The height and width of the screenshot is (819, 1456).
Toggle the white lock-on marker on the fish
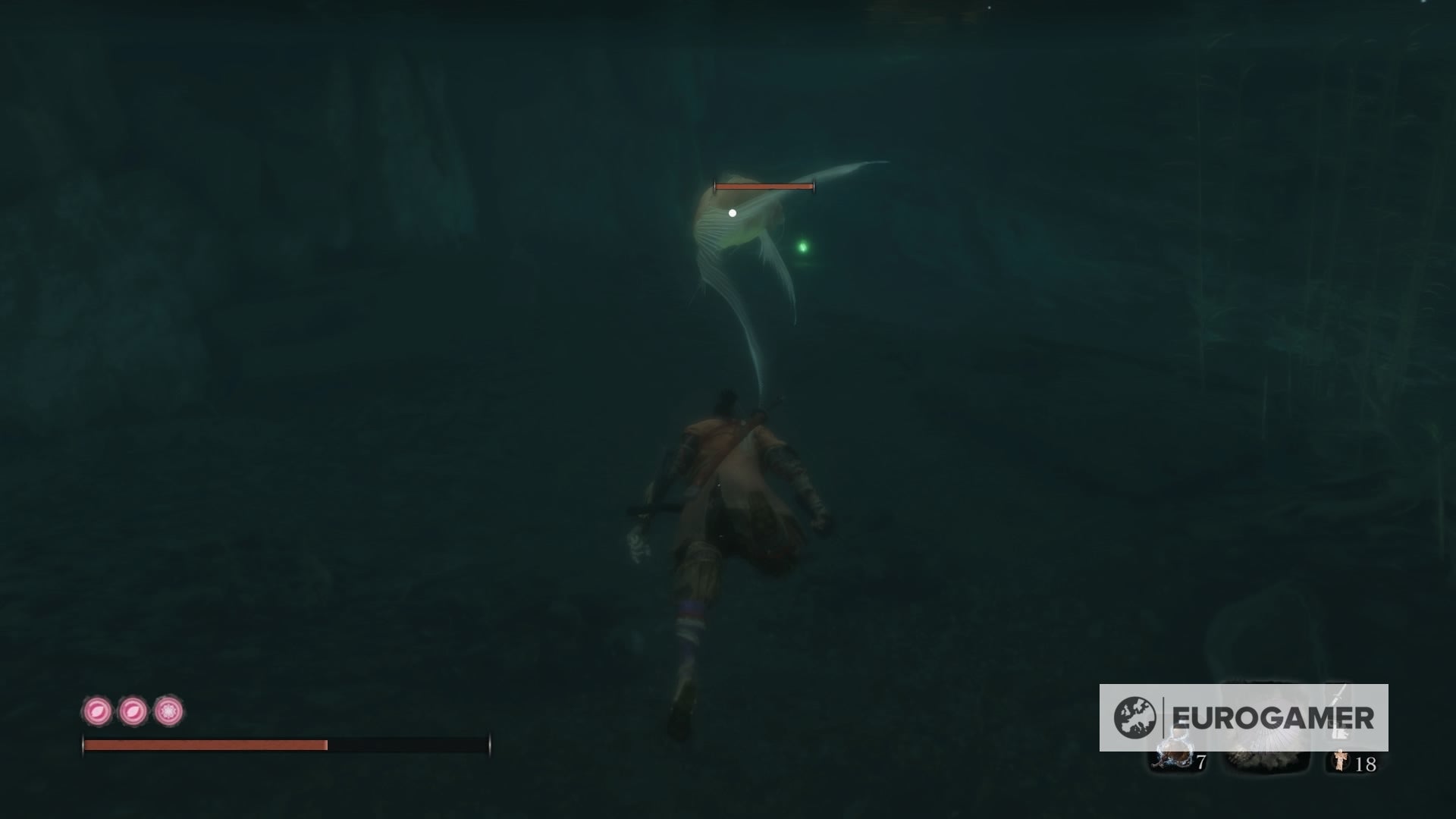click(x=732, y=212)
